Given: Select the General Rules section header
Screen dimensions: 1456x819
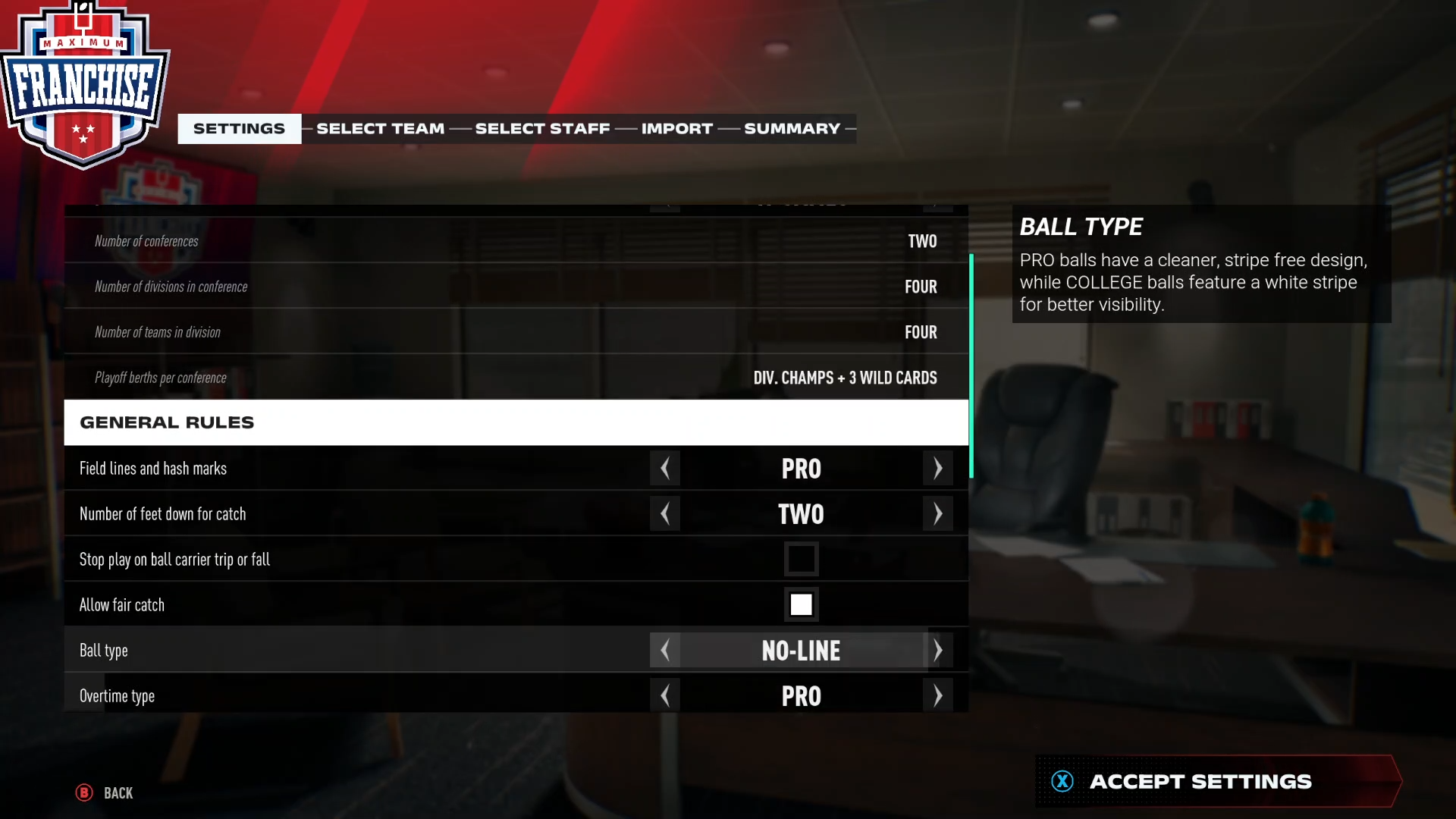Looking at the screenshot, I should coord(516,422).
